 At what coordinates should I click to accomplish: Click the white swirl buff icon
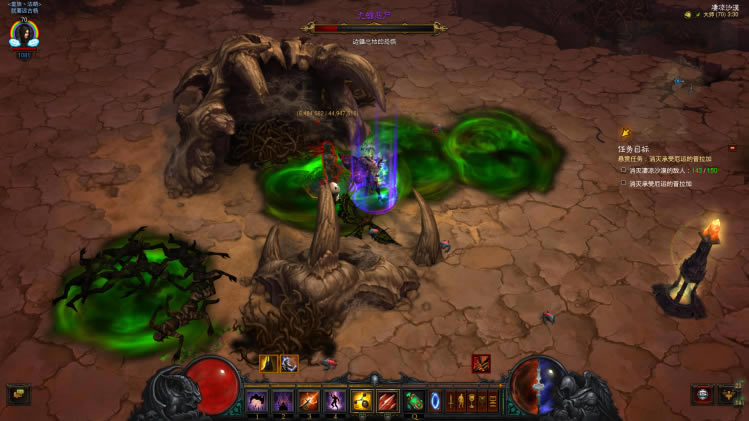[289, 363]
